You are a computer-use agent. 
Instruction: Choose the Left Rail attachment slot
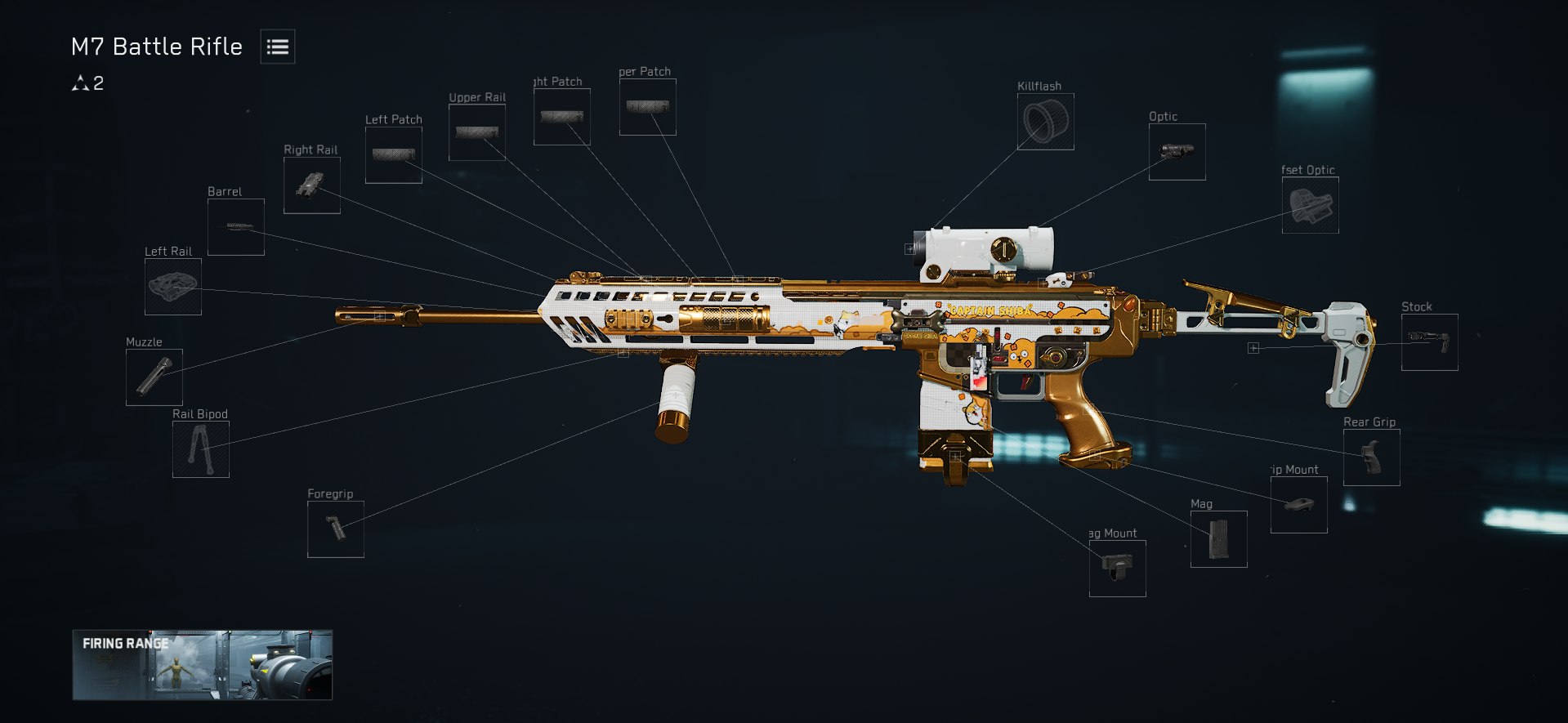(173, 287)
